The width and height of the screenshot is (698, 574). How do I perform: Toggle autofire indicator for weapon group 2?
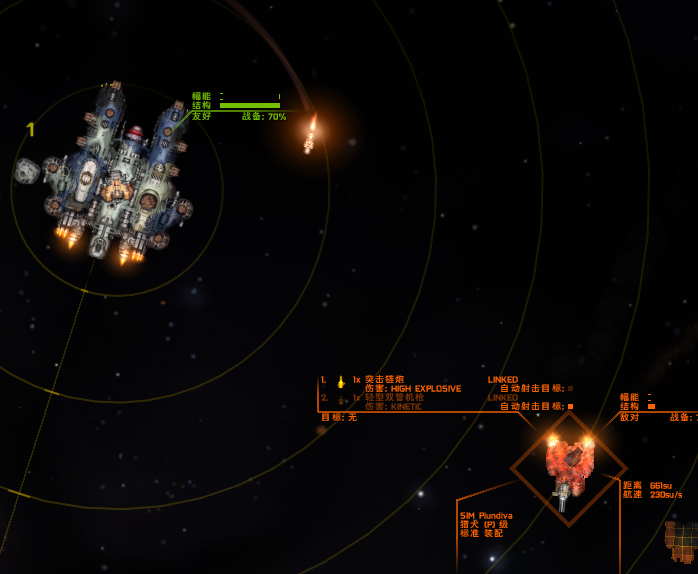[x=570, y=406]
